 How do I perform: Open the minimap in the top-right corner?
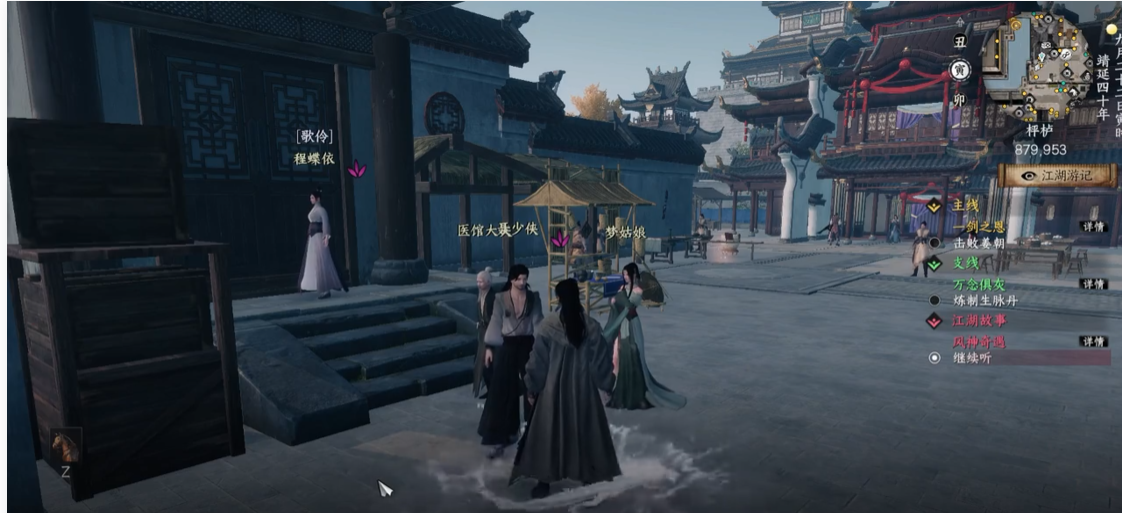click(1046, 63)
